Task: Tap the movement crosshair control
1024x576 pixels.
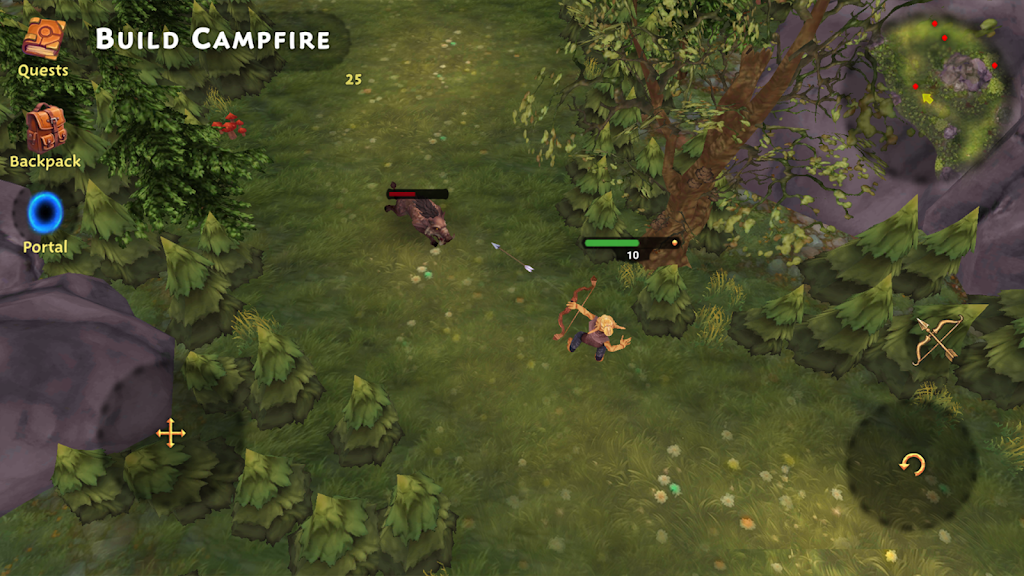Action: (171, 433)
